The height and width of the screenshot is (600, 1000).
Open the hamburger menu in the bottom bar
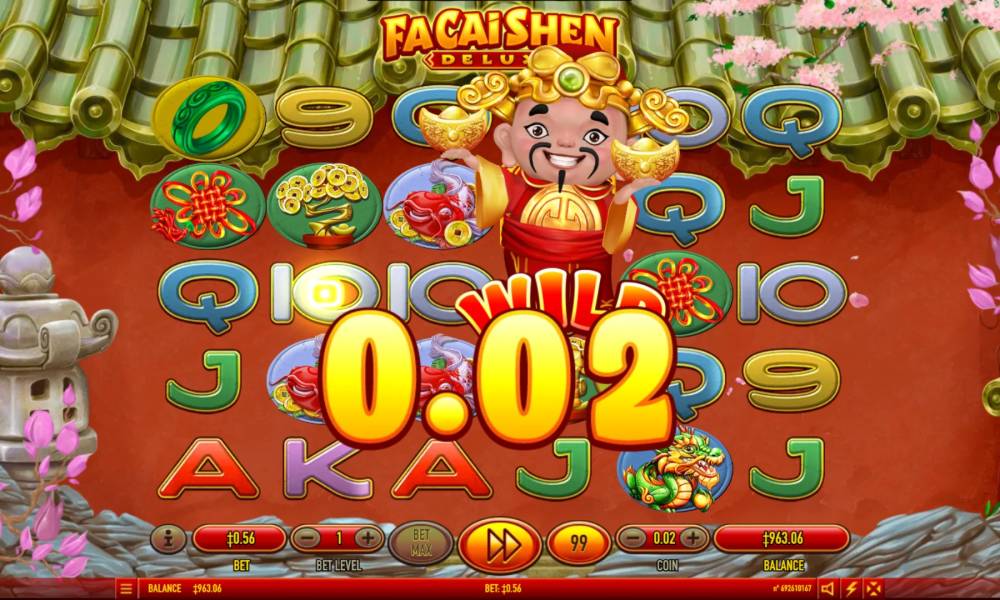pos(127,589)
